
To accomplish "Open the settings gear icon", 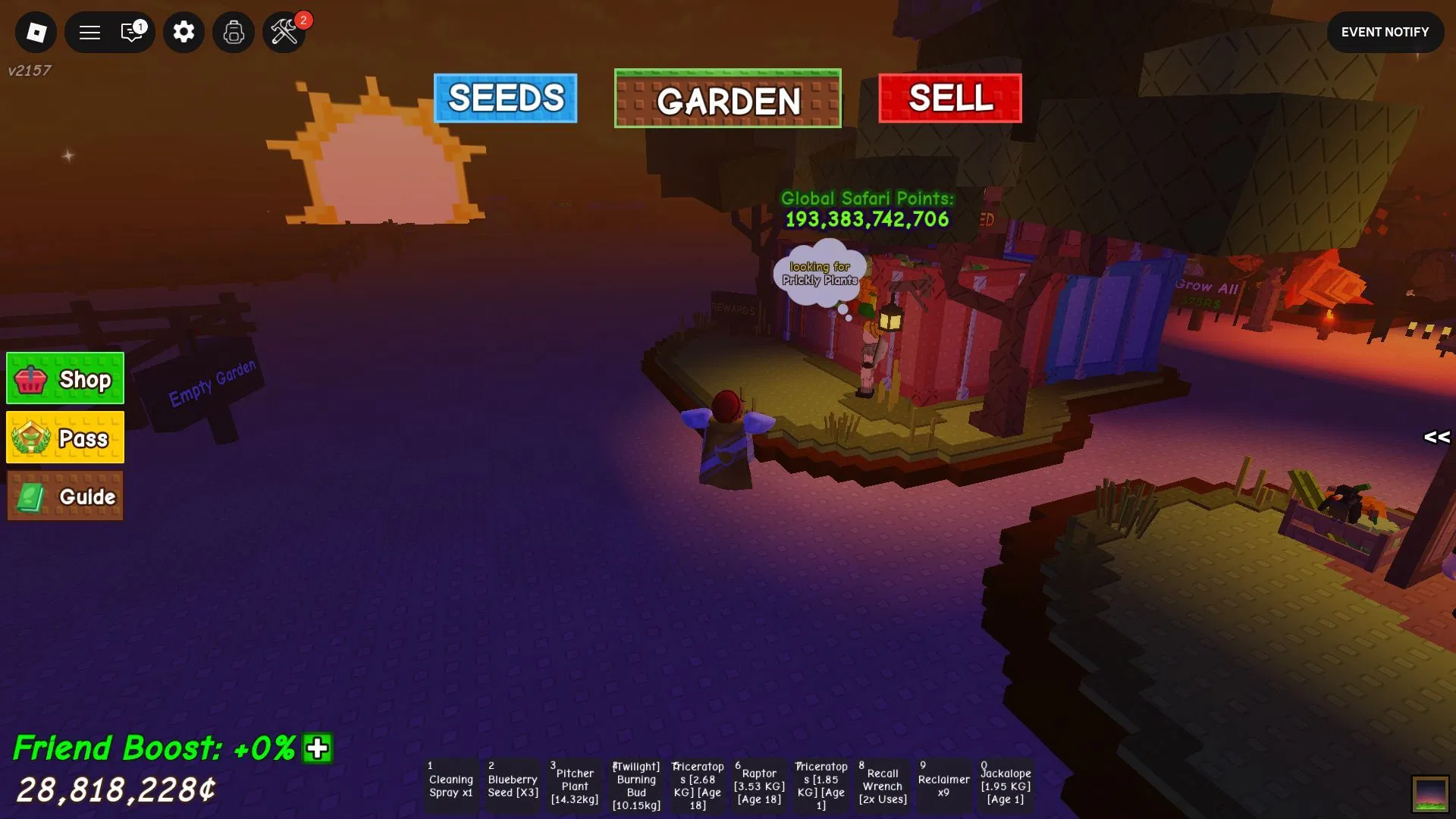I will click(x=183, y=32).
